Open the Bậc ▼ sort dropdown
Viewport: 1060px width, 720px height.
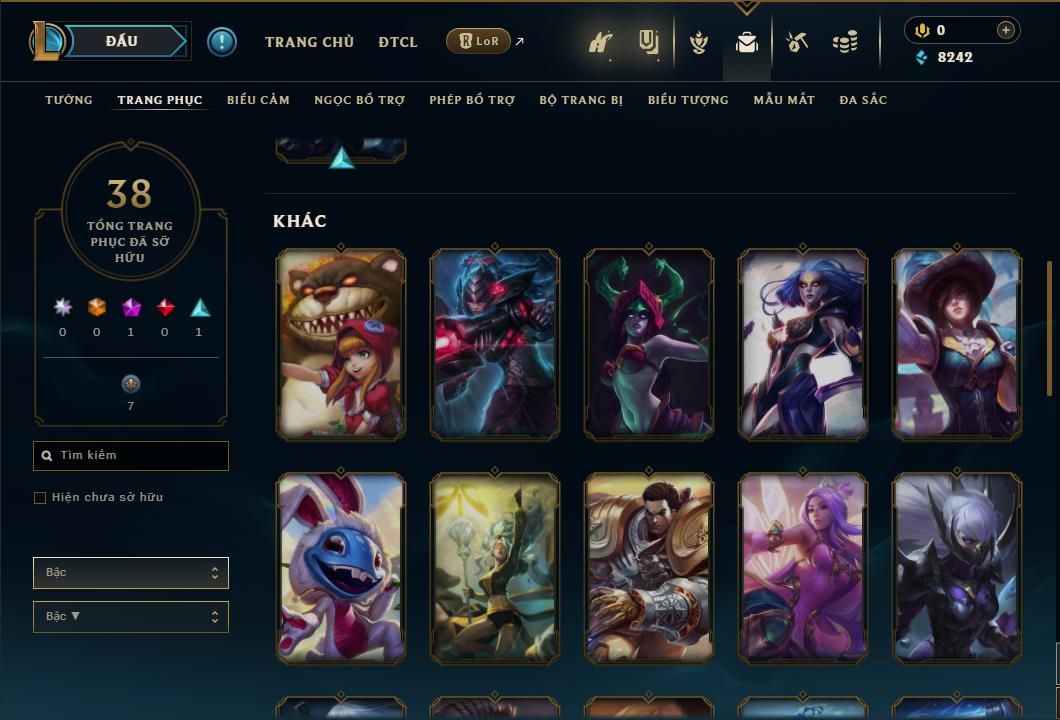pyautogui.click(x=131, y=617)
